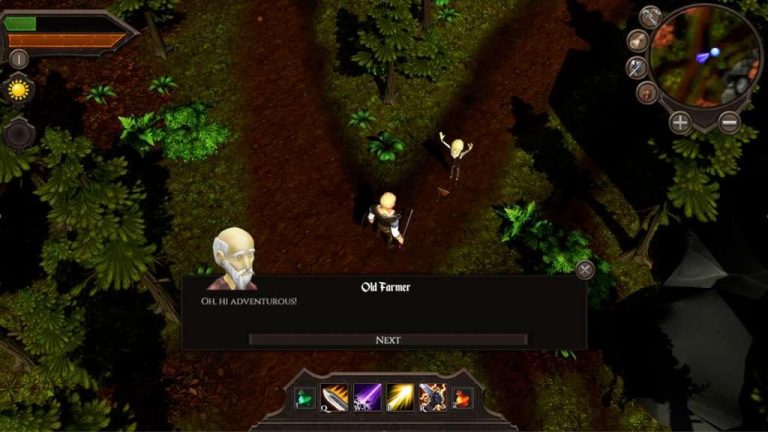Cast the purple beam ability

coord(368,398)
